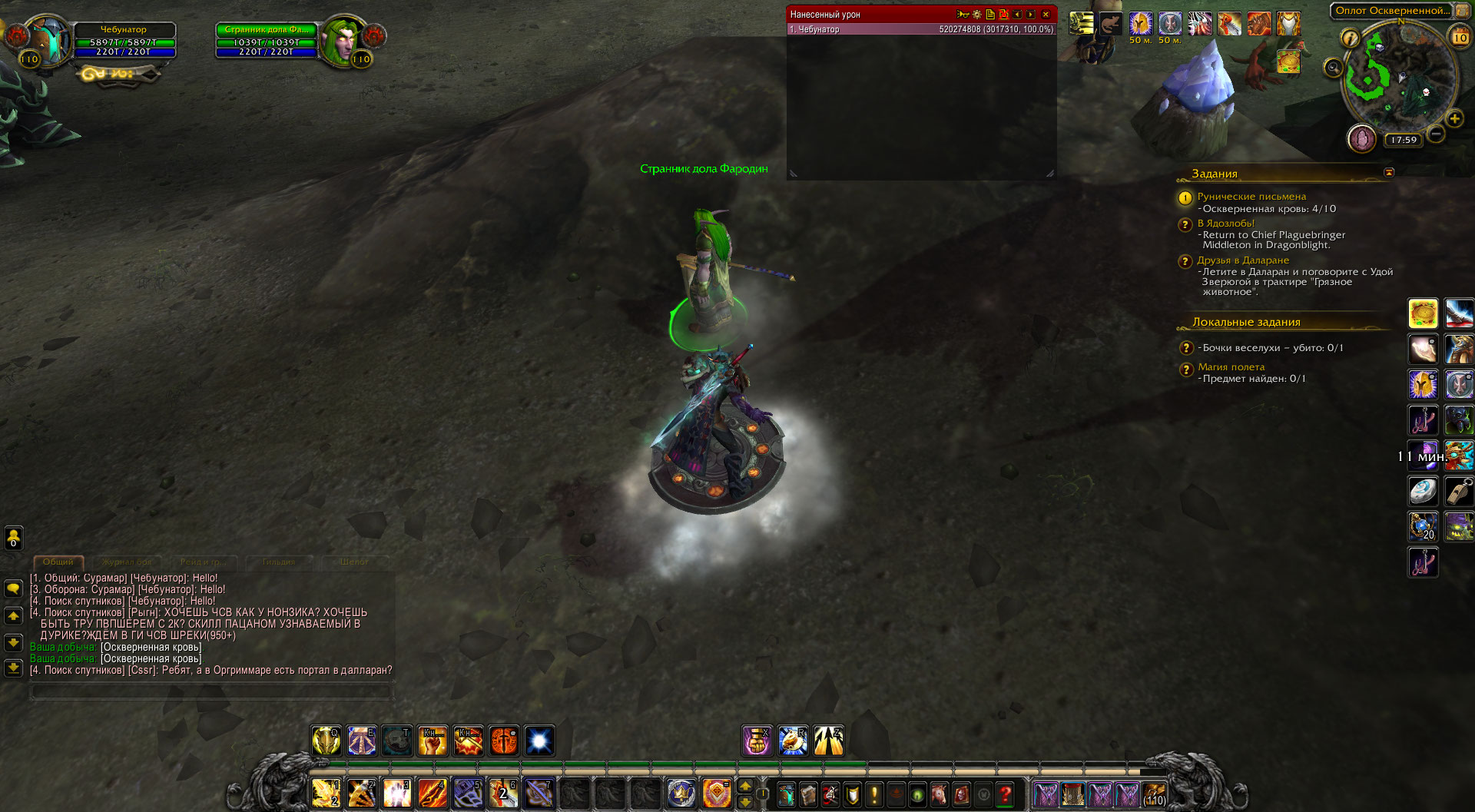Open the social contacts button
Image resolution: width=1475 pixels, height=812 pixels.
click(13, 537)
